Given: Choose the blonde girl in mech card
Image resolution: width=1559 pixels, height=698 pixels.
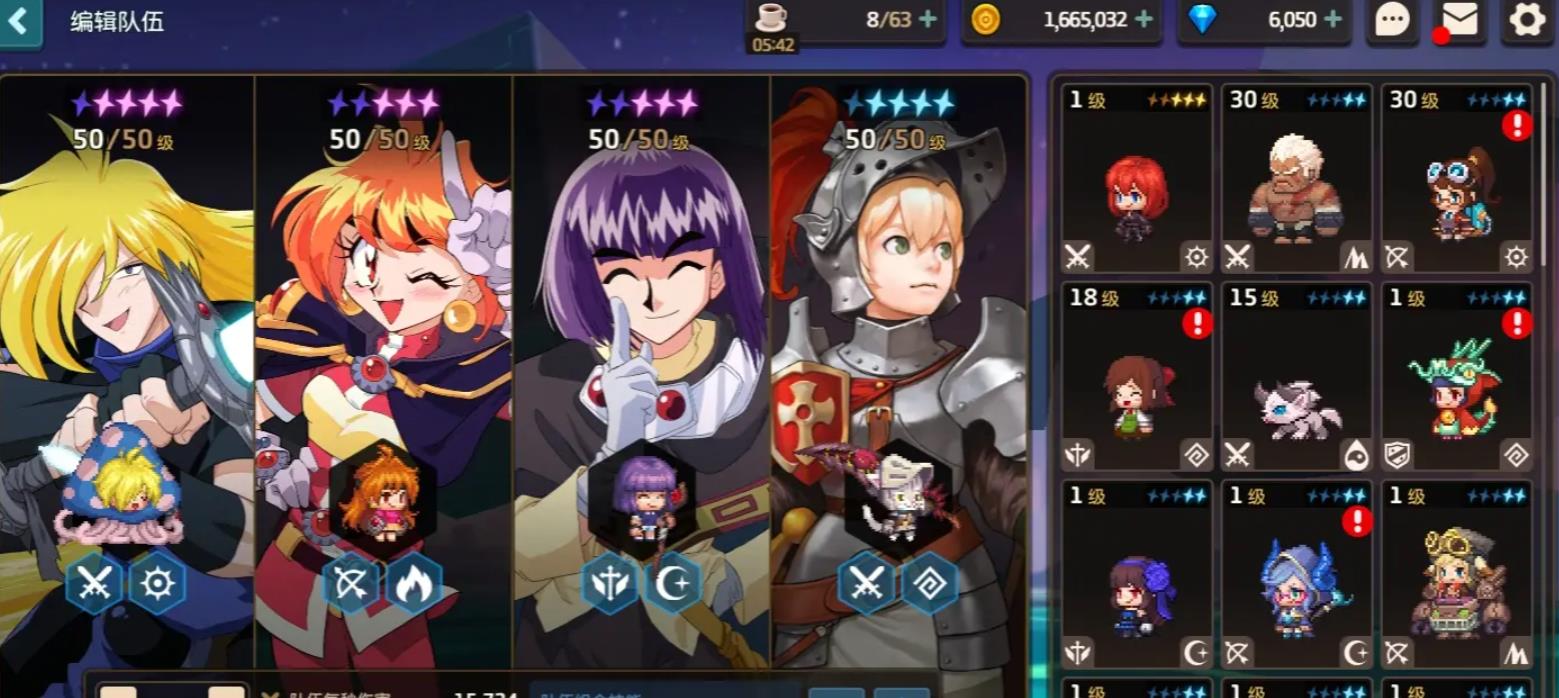Looking at the screenshot, I should [x=1457, y=575].
